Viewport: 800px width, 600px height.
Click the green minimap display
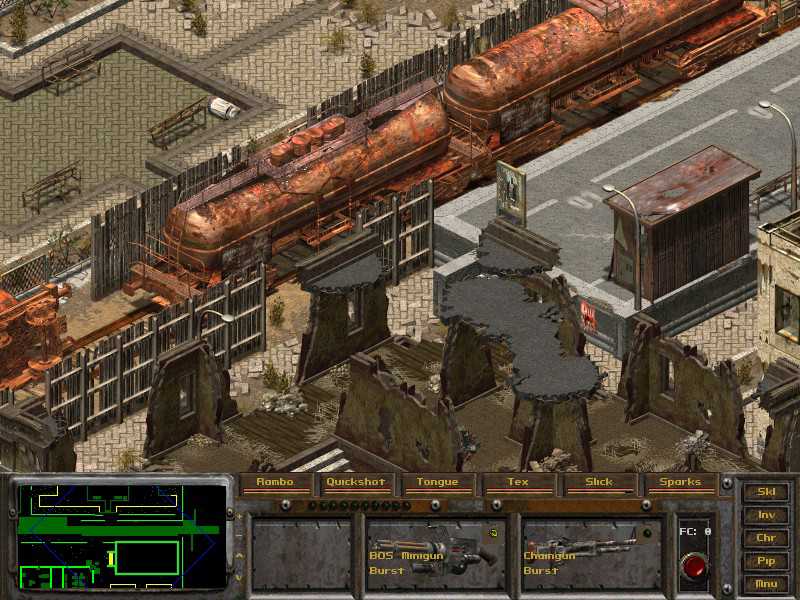point(122,537)
